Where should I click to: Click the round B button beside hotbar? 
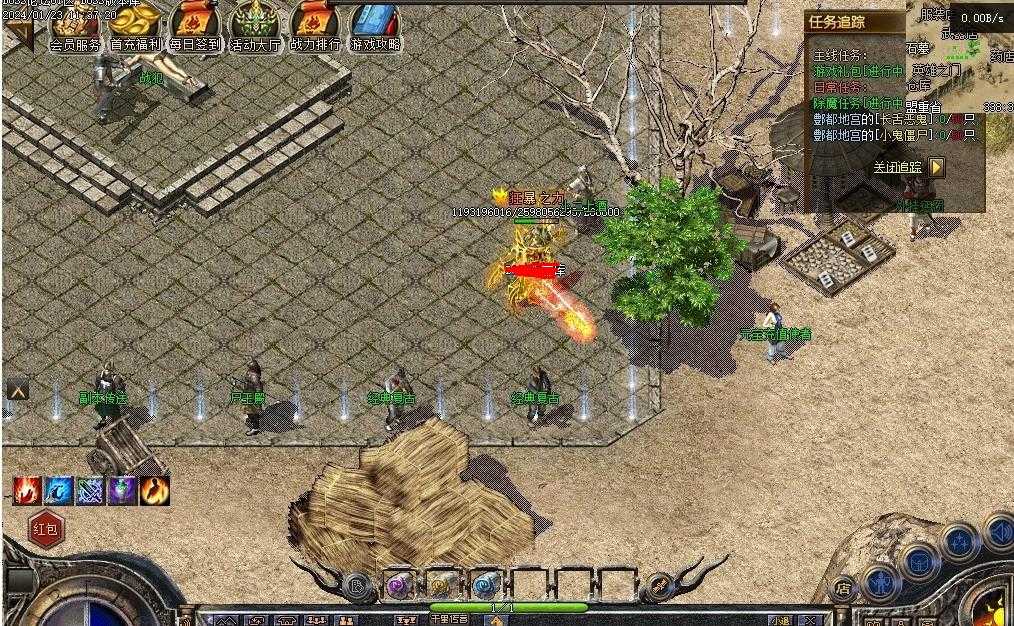coord(355,585)
